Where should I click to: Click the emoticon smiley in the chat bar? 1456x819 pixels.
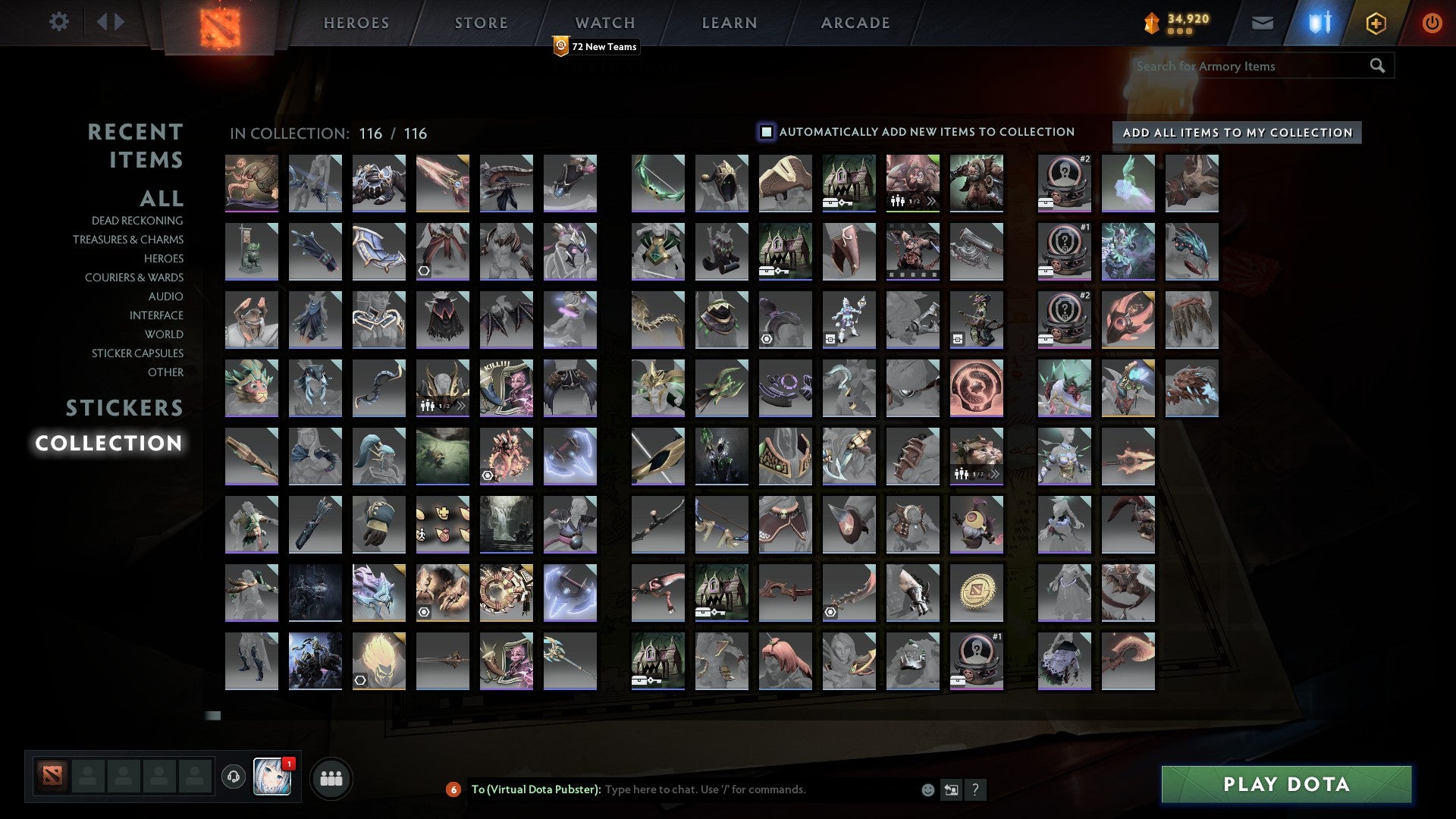click(x=927, y=789)
